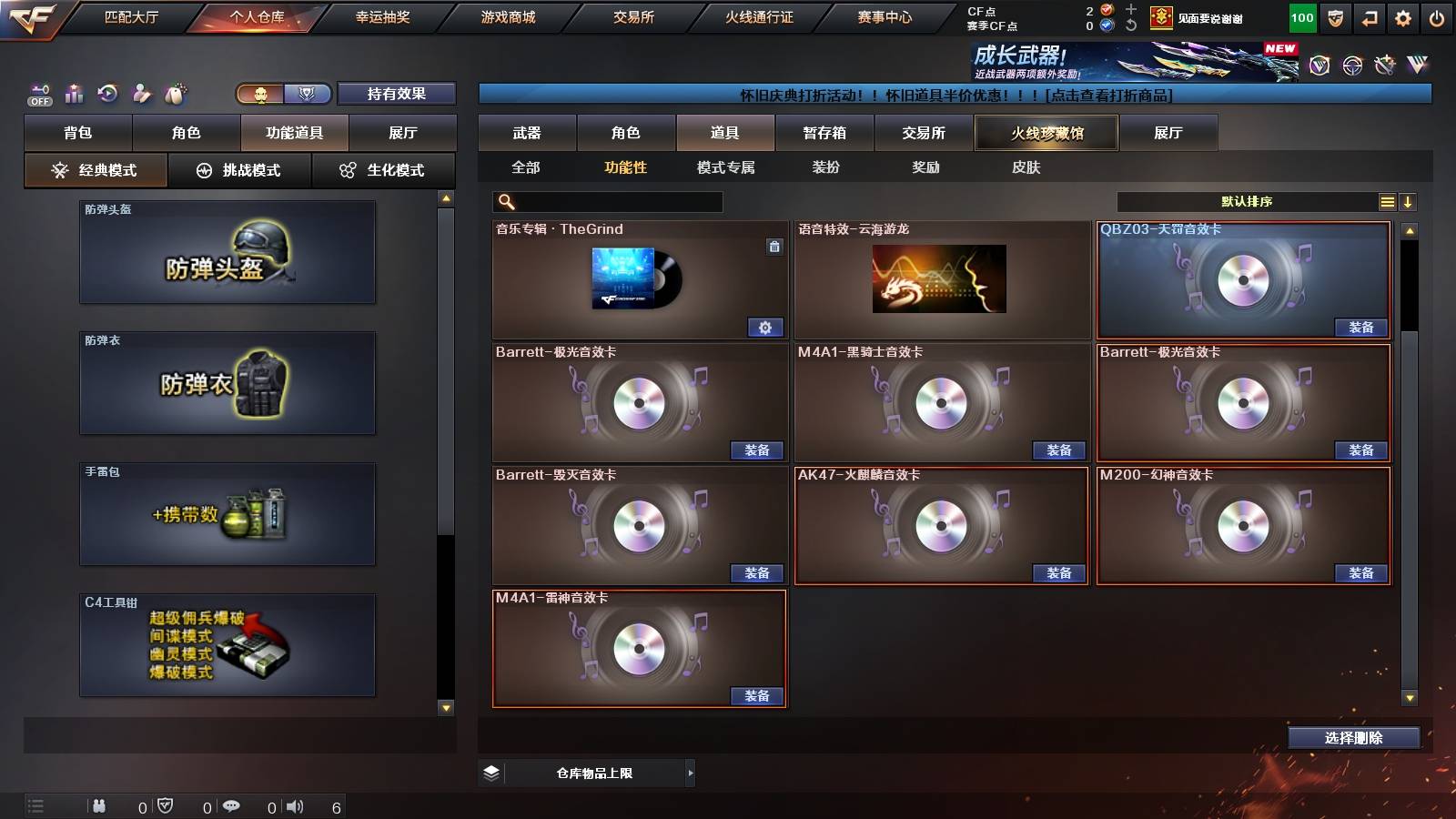Click 装备 on AK47-火麒麟音效卡

point(1058,573)
